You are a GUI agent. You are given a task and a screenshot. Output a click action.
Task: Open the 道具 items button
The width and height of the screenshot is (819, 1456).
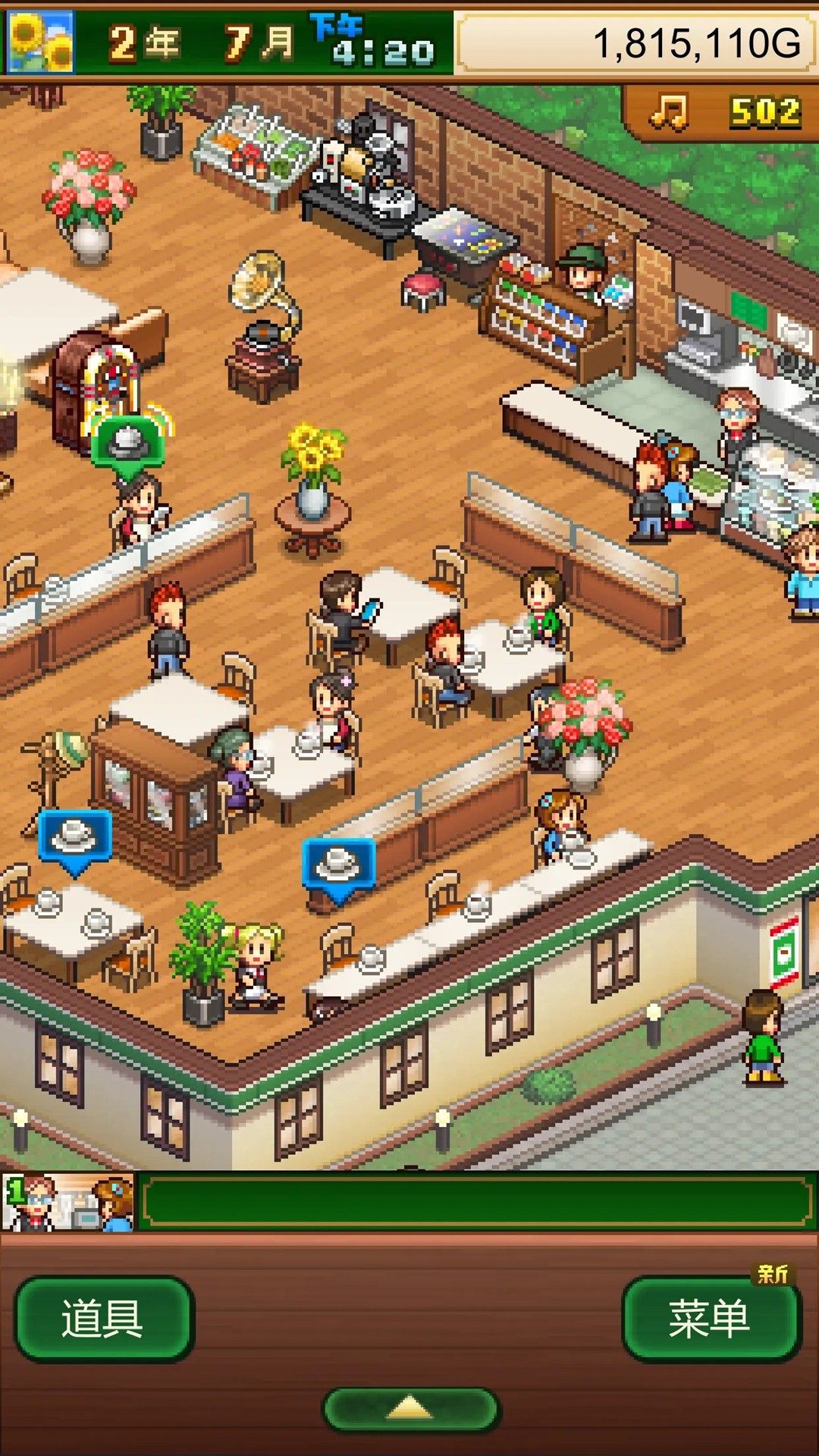(104, 1318)
